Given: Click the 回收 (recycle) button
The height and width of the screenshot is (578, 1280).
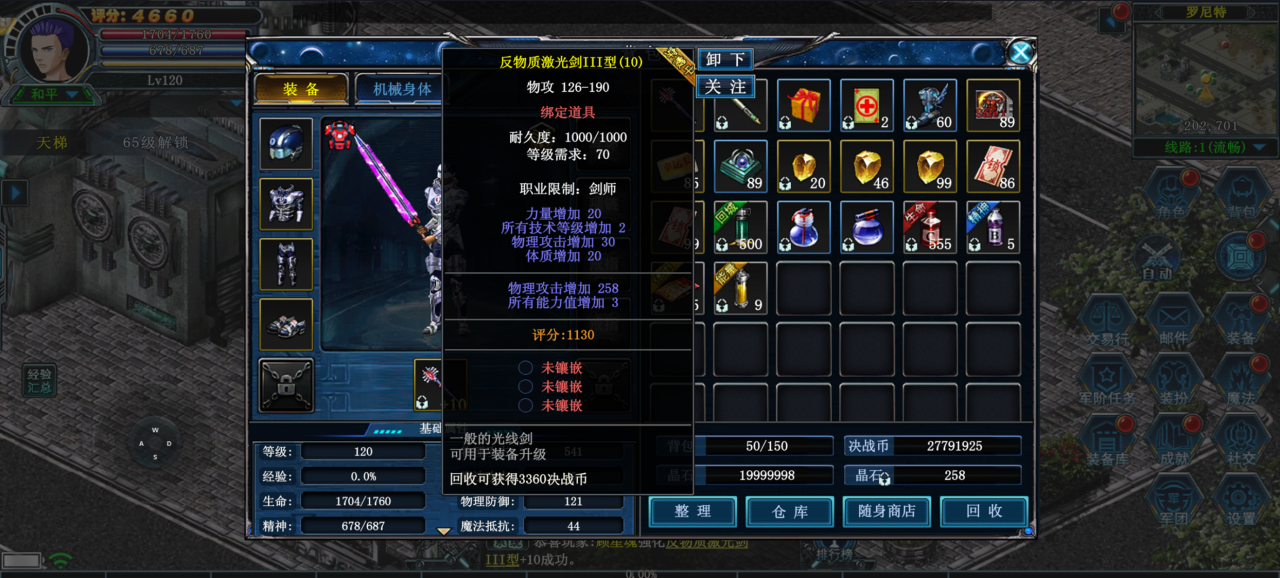Looking at the screenshot, I should (x=983, y=512).
